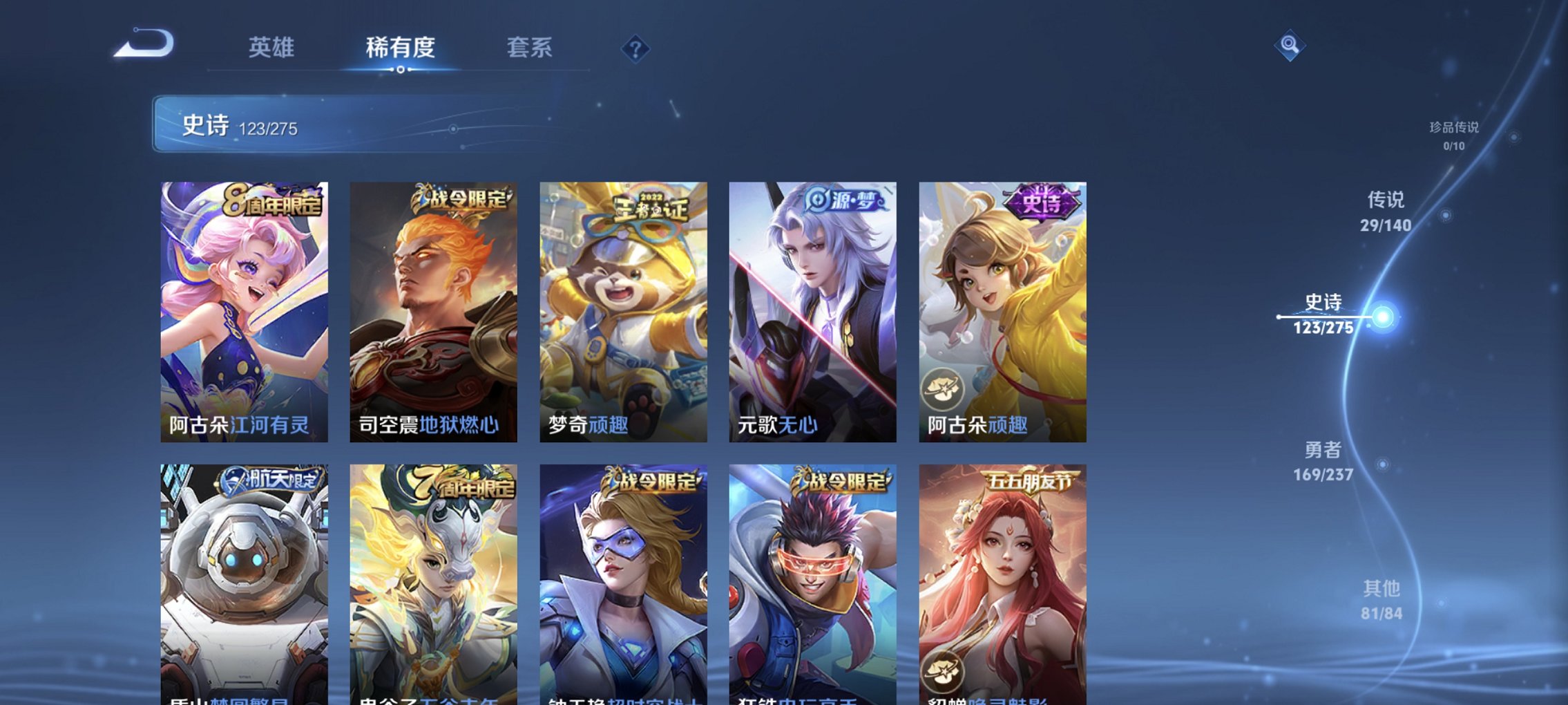Select the 珍品传说 rarity filter
1568x705 pixels.
click(1455, 133)
